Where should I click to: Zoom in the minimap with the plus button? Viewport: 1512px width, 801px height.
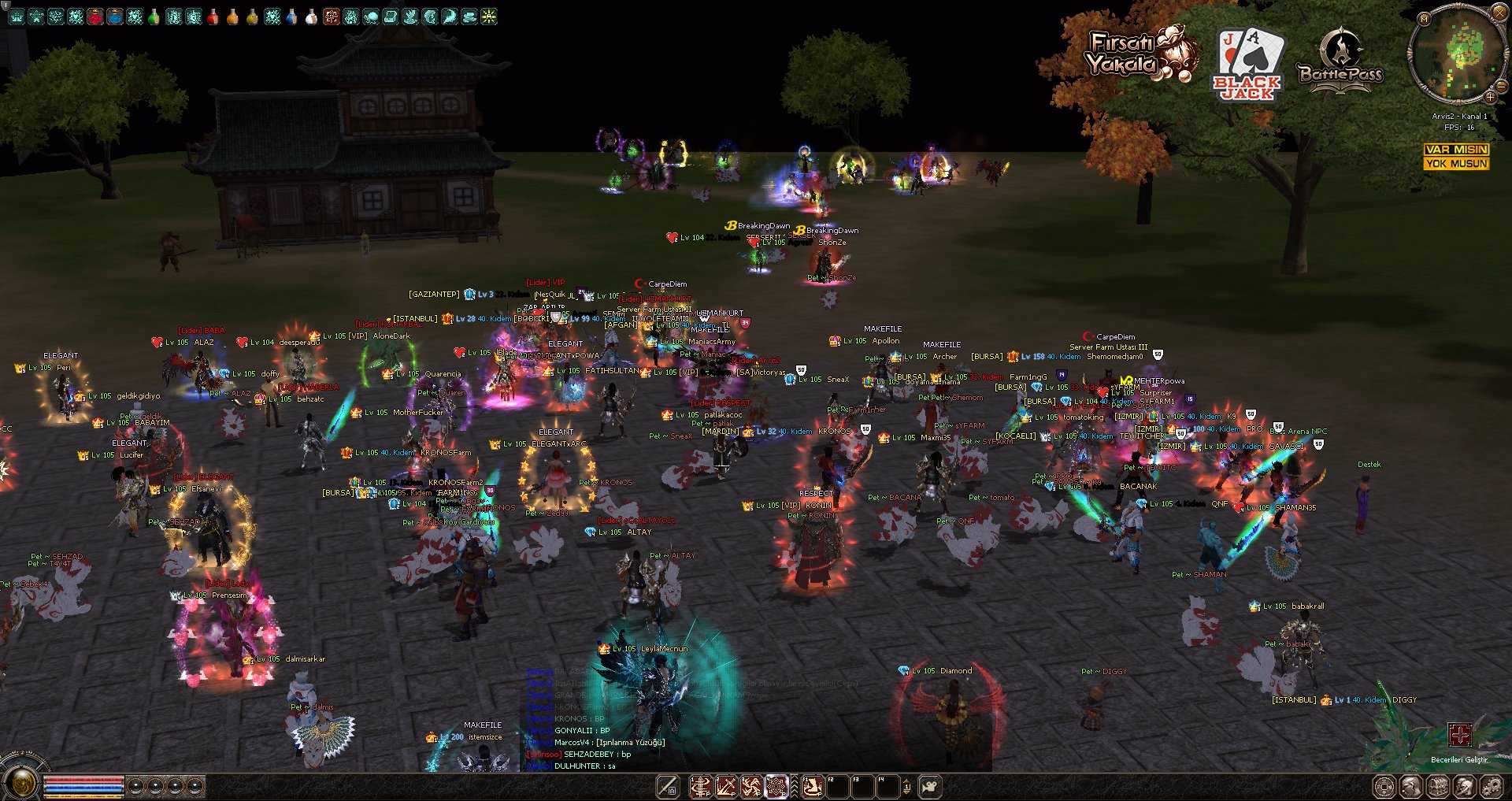tap(1490, 97)
